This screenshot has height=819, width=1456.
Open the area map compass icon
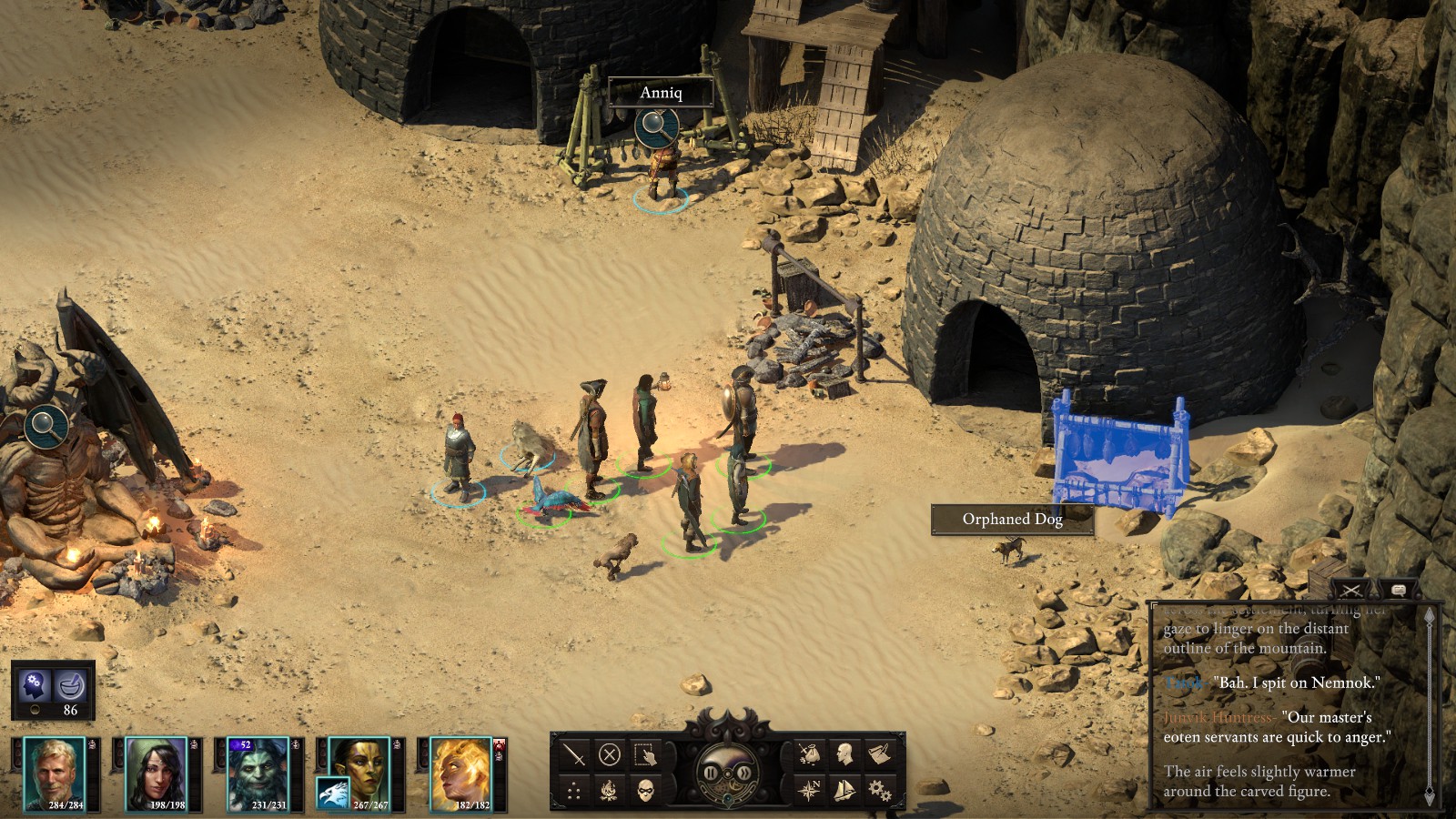[x=809, y=790]
